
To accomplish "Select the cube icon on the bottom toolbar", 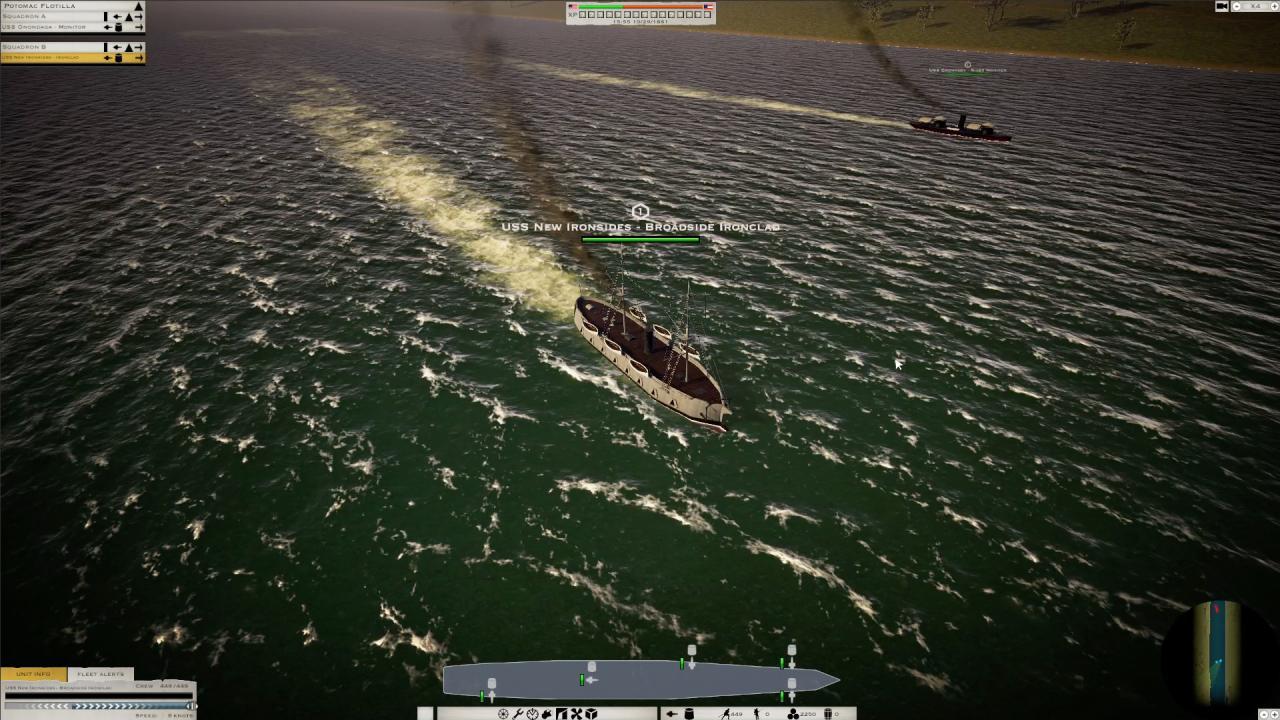I will (x=590, y=712).
